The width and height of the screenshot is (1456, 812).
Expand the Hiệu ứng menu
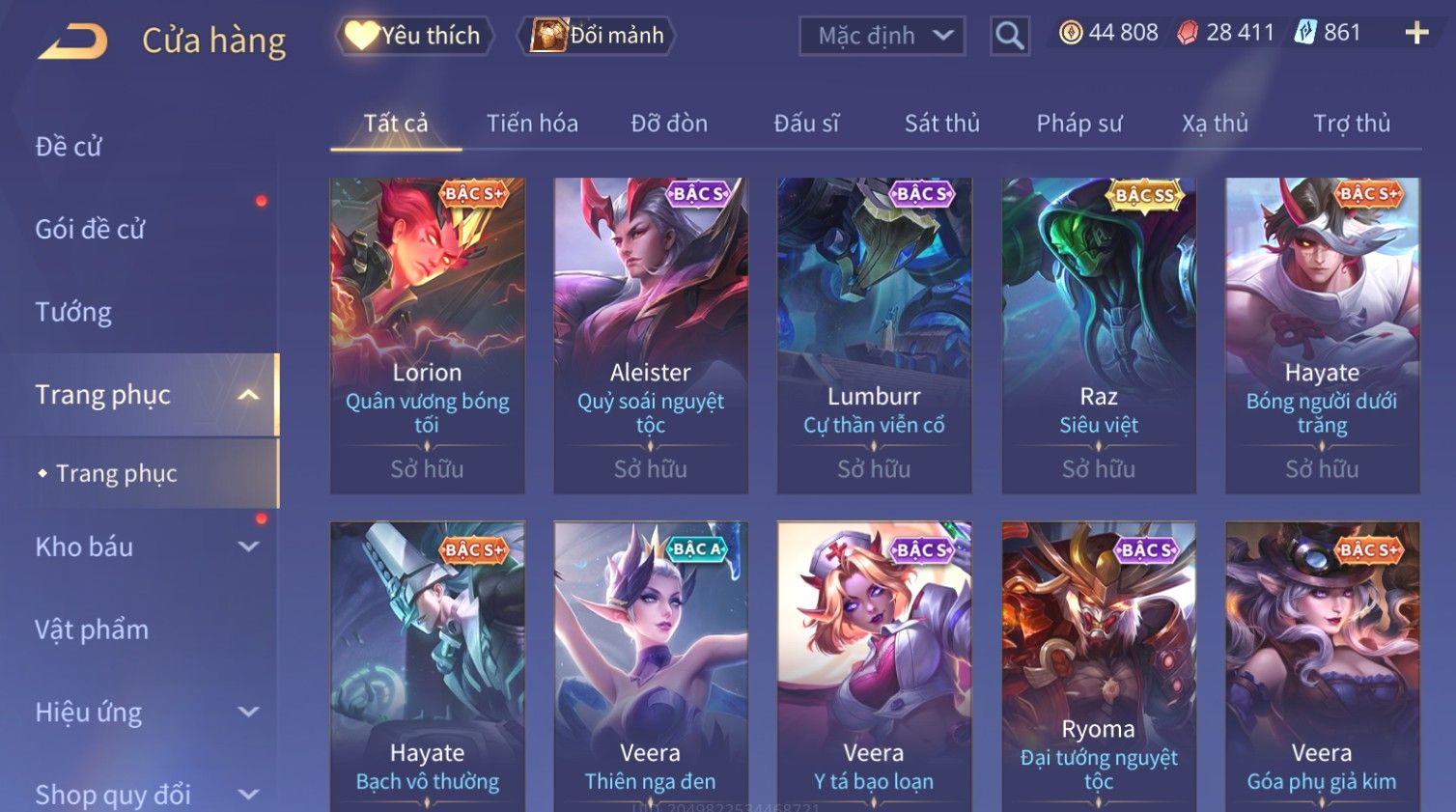(x=145, y=713)
